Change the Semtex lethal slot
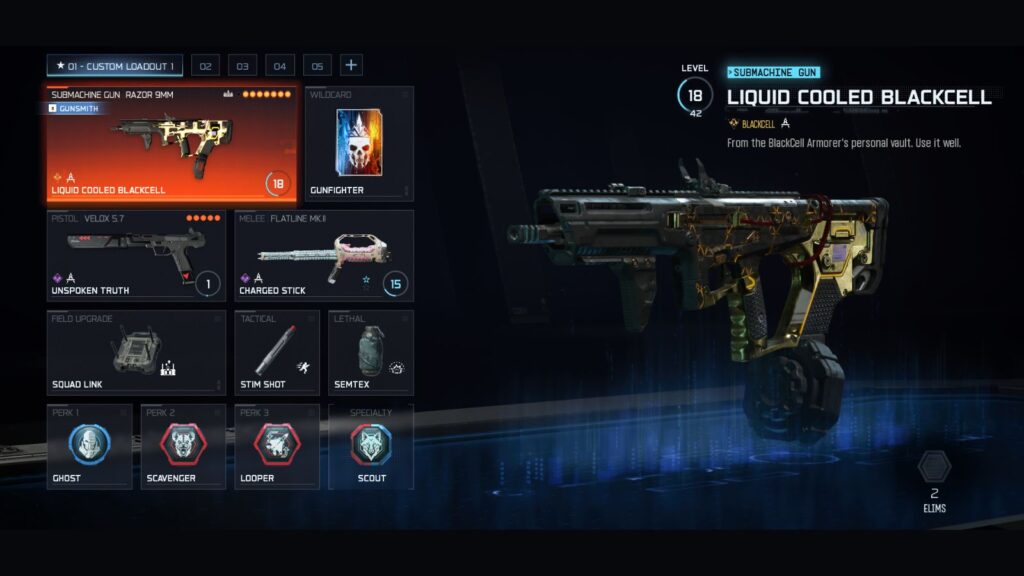Viewport: 1024px width, 576px height. coord(370,353)
